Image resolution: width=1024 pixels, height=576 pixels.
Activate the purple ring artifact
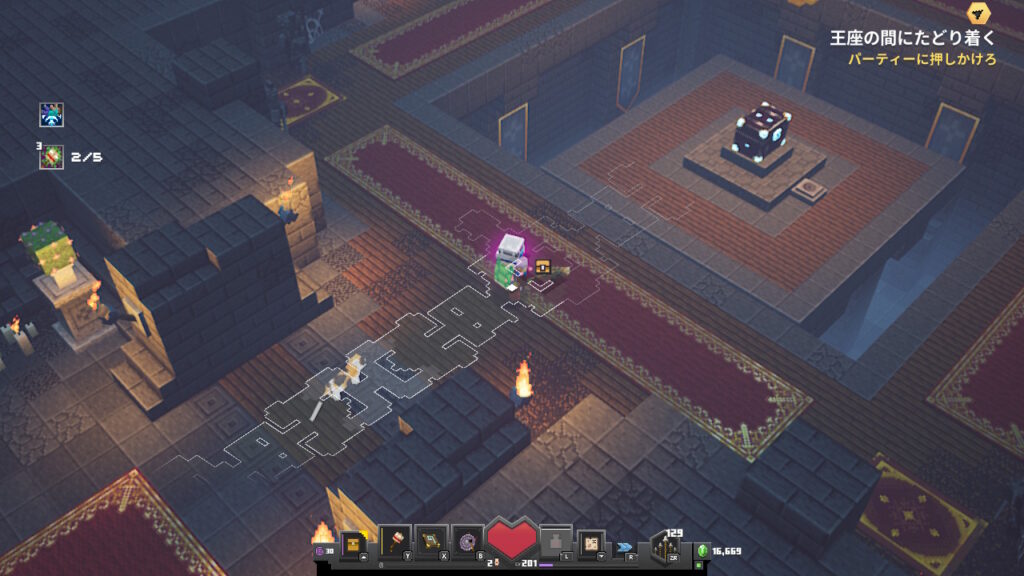(467, 541)
